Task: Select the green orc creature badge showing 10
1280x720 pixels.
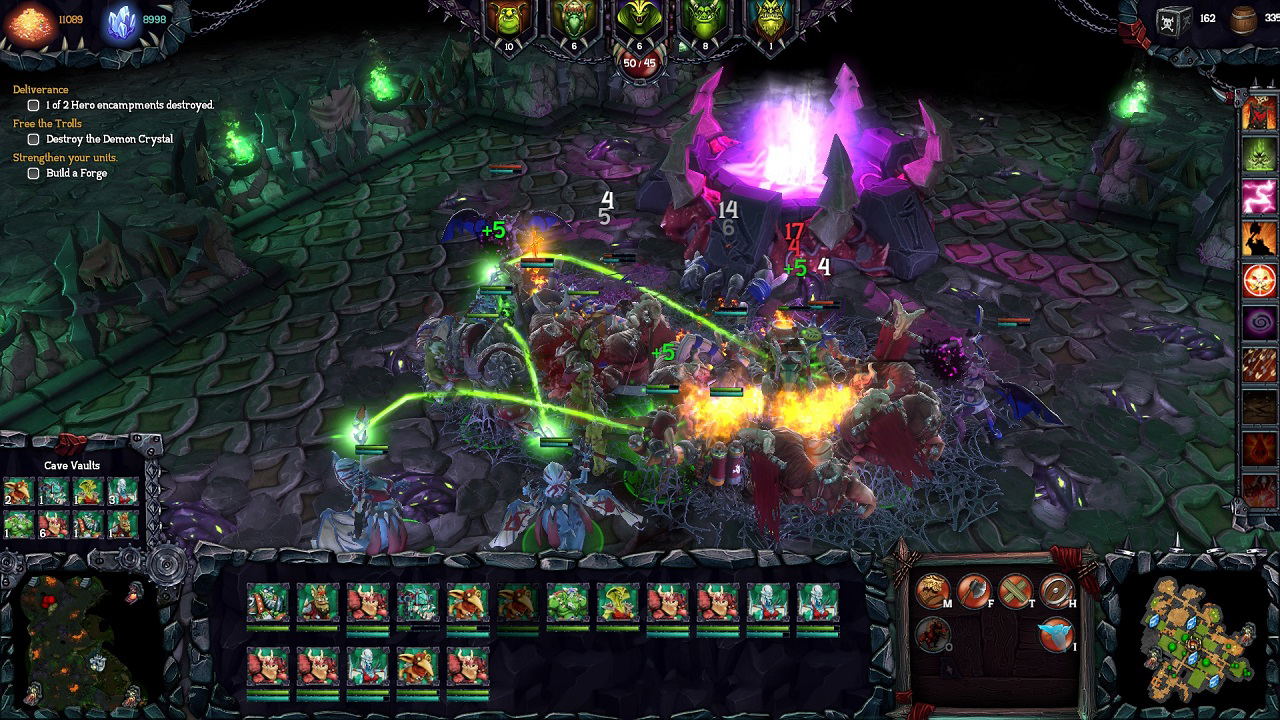Action: (x=508, y=22)
